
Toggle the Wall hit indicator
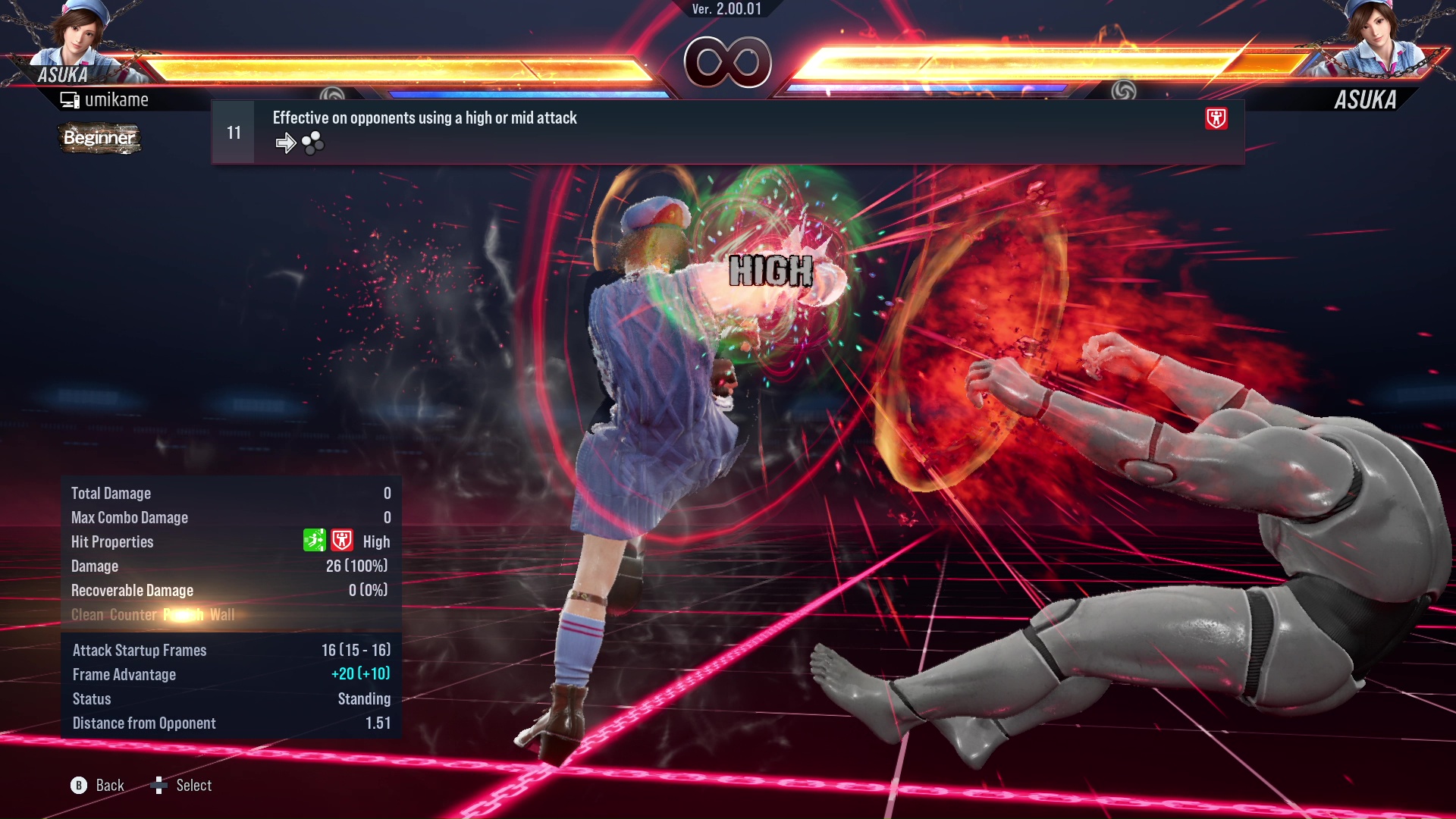click(x=221, y=615)
